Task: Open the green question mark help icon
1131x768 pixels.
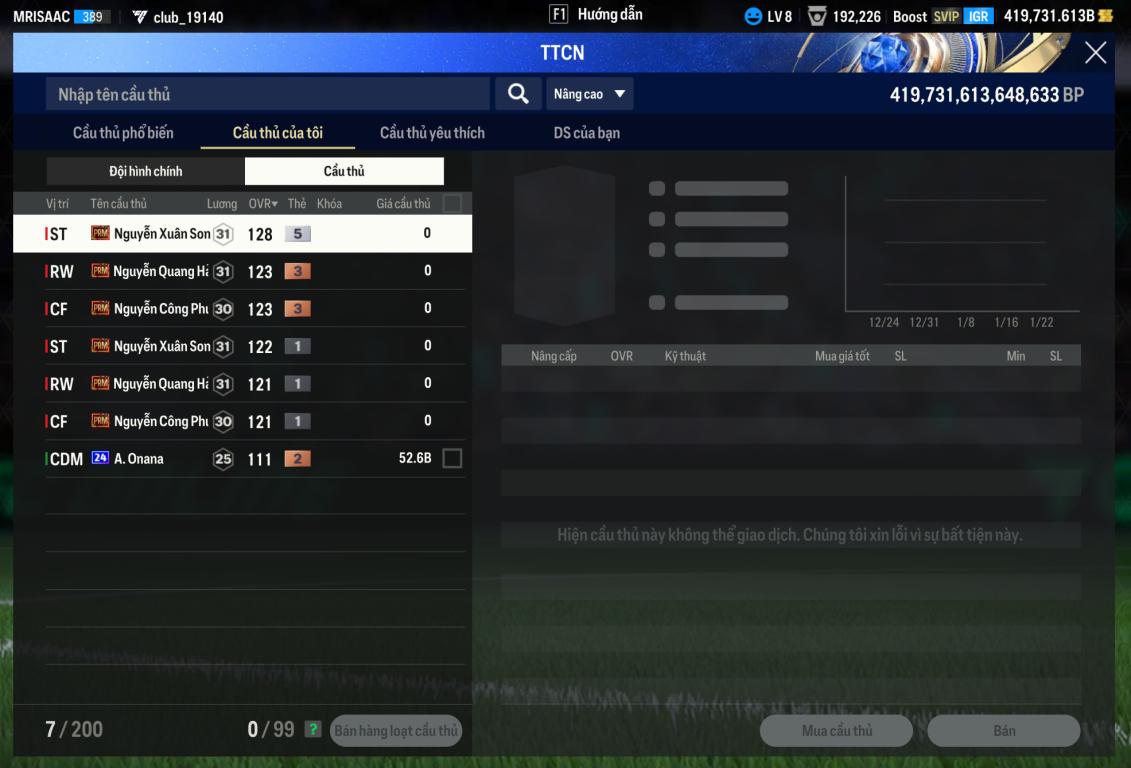Action: [x=313, y=730]
